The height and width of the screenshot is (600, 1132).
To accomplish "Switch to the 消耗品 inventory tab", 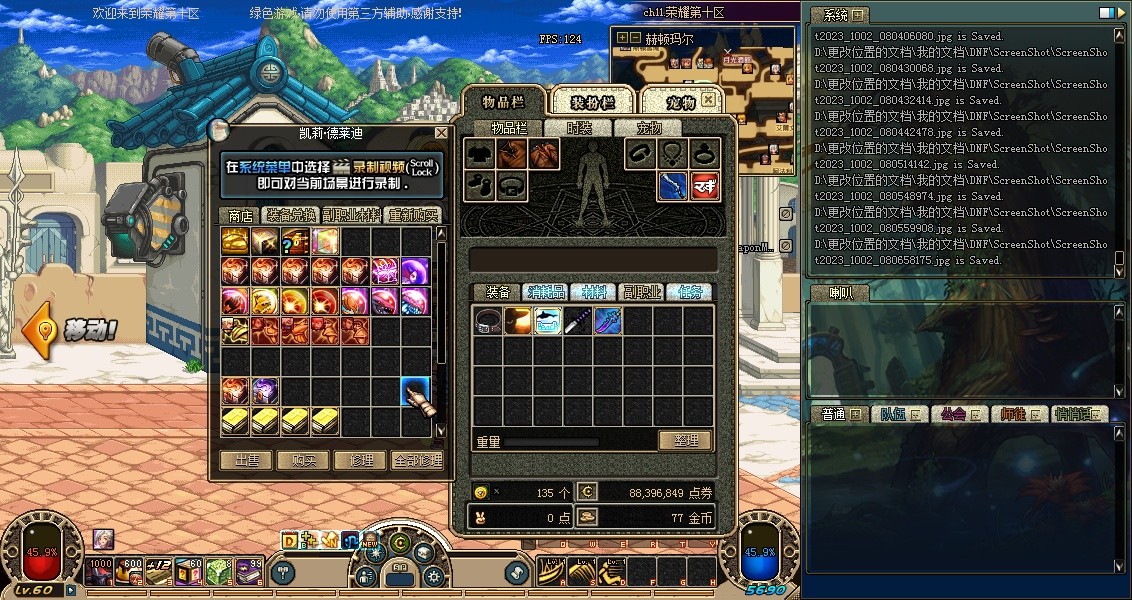I will (546, 292).
